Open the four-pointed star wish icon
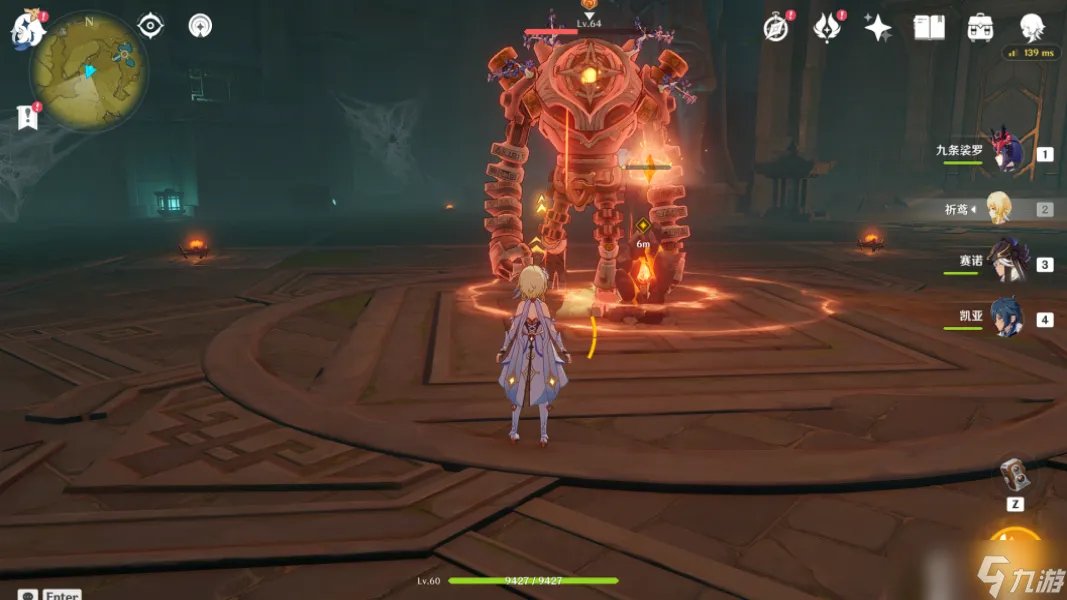The width and height of the screenshot is (1067, 600). (x=877, y=28)
